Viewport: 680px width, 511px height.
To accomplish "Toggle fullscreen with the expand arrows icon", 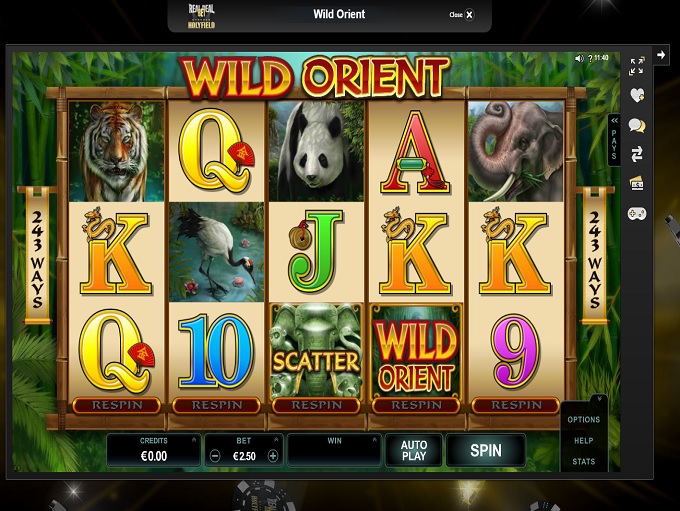I will 636,66.
